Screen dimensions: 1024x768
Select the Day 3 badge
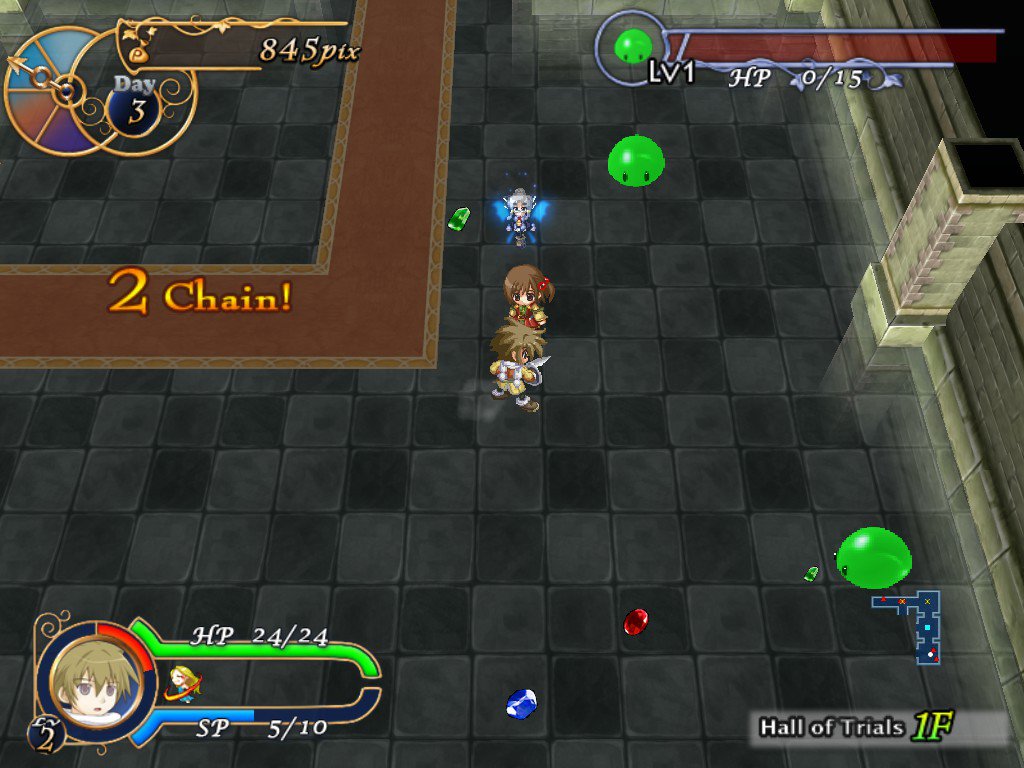pos(135,104)
